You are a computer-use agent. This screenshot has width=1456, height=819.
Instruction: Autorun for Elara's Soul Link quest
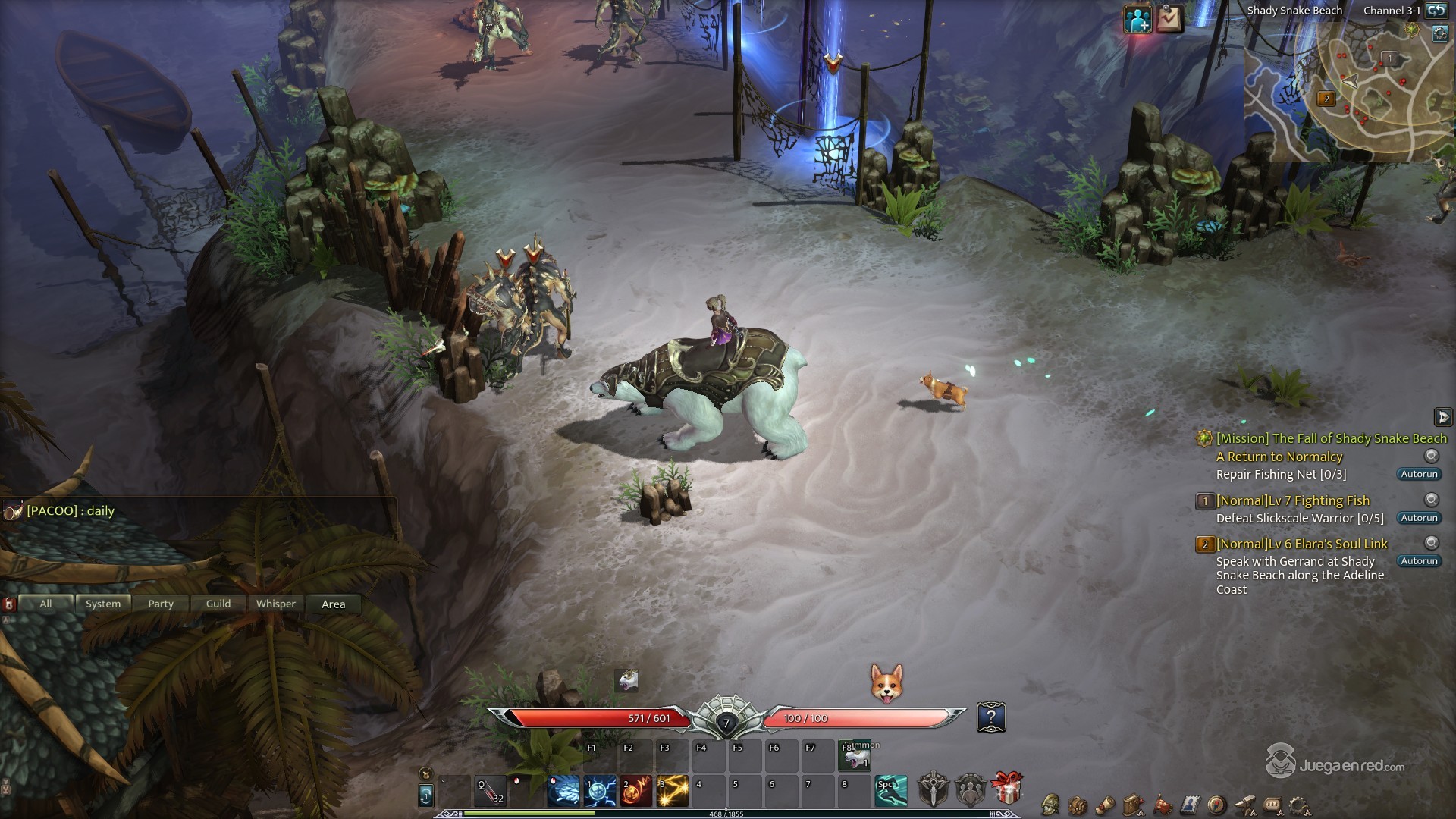point(1419,561)
